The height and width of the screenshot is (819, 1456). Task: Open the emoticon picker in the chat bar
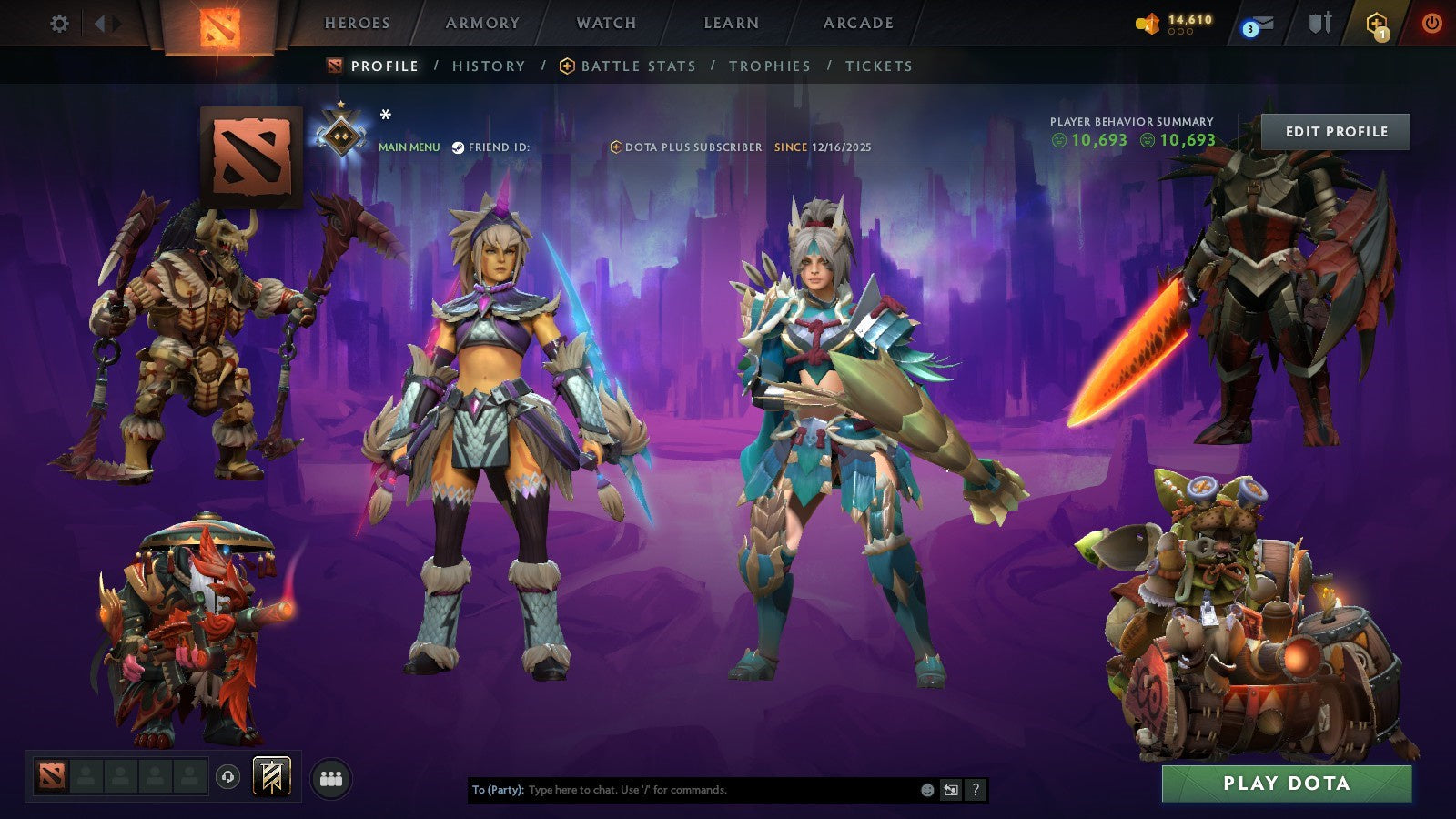(926, 790)
